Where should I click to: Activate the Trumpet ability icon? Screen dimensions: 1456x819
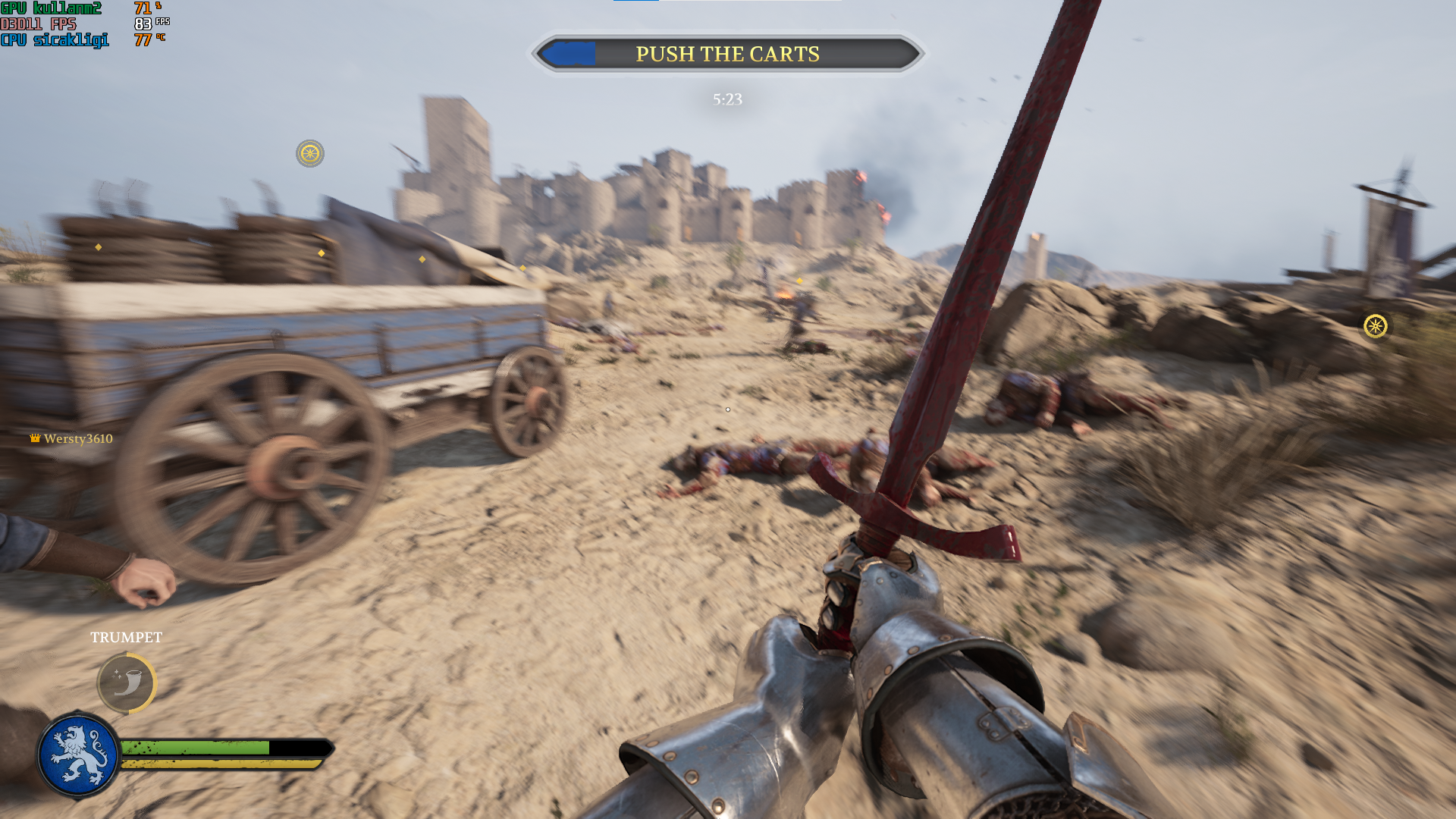[x=127, y=683]
